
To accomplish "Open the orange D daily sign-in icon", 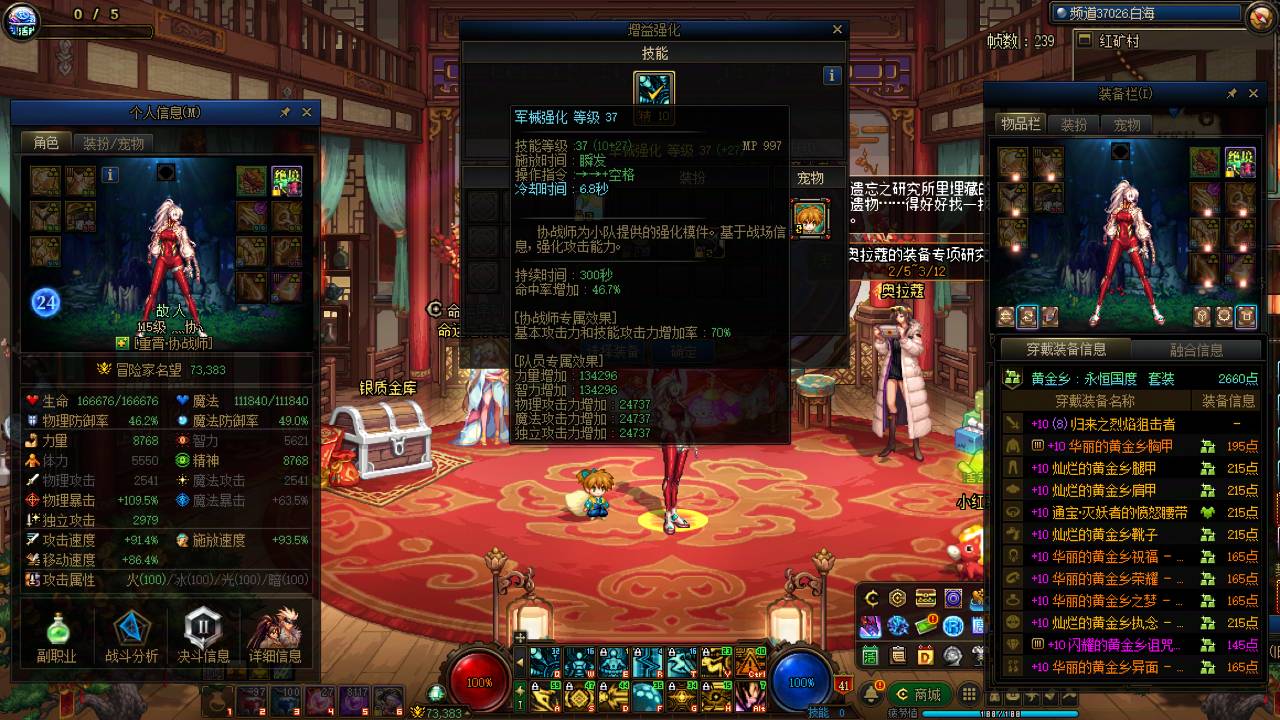I will point(924,656).
